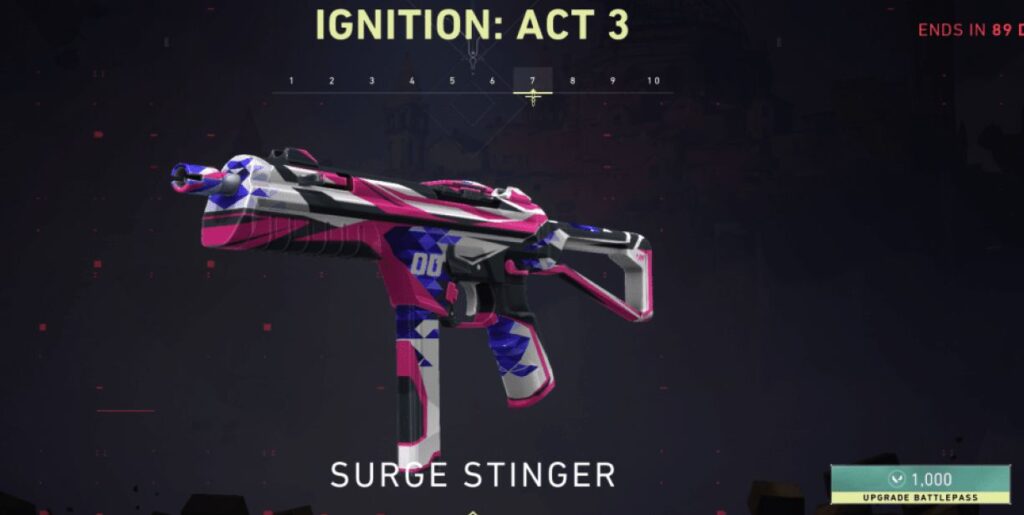The width and height of the screenshot is (1024, 515).
Task: Open tier 6 reward
Action: click(x=492, y=81)
